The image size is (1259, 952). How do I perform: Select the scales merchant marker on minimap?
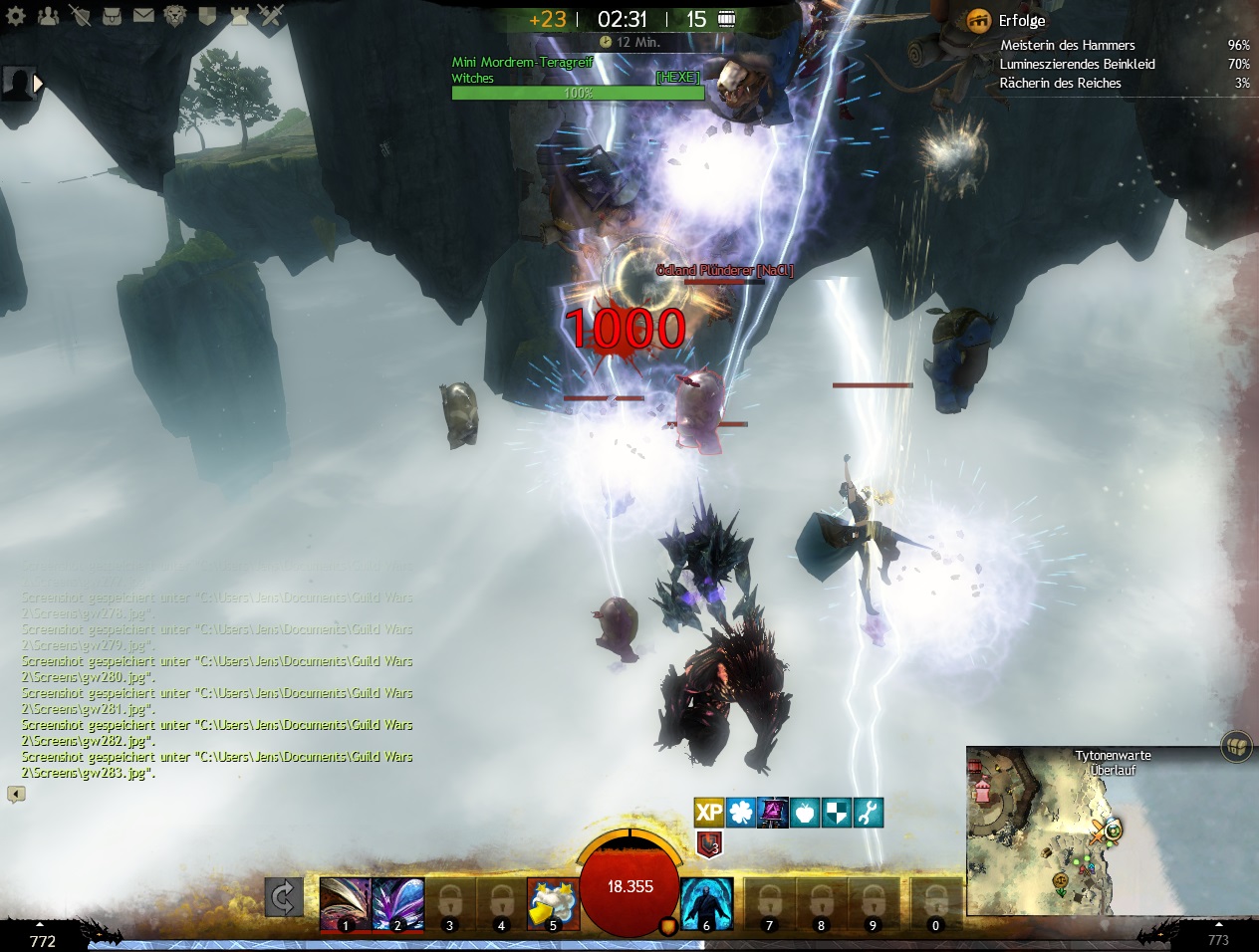[1061, 880]
